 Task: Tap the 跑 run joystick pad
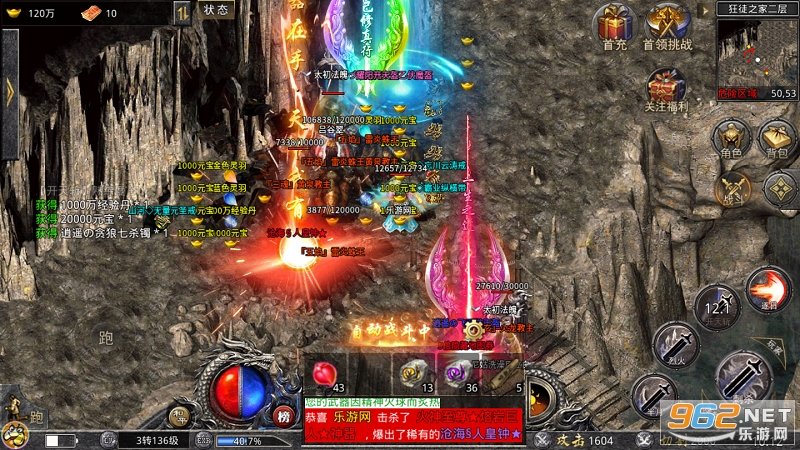107,338
